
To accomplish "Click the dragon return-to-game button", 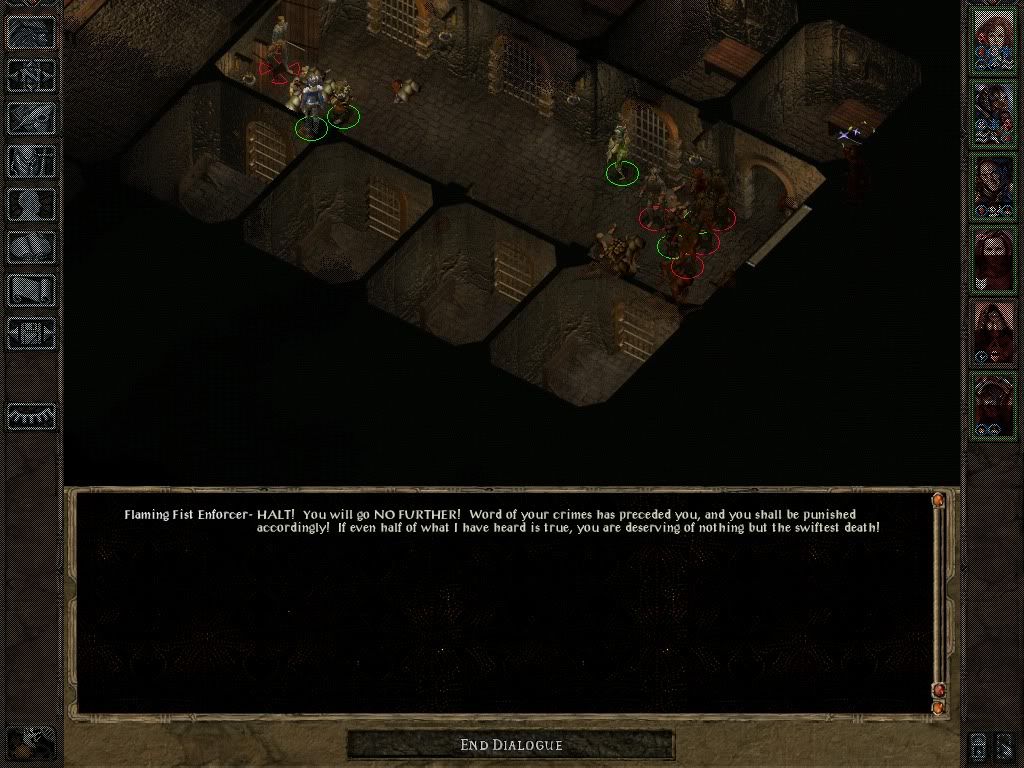I will 32,32.
